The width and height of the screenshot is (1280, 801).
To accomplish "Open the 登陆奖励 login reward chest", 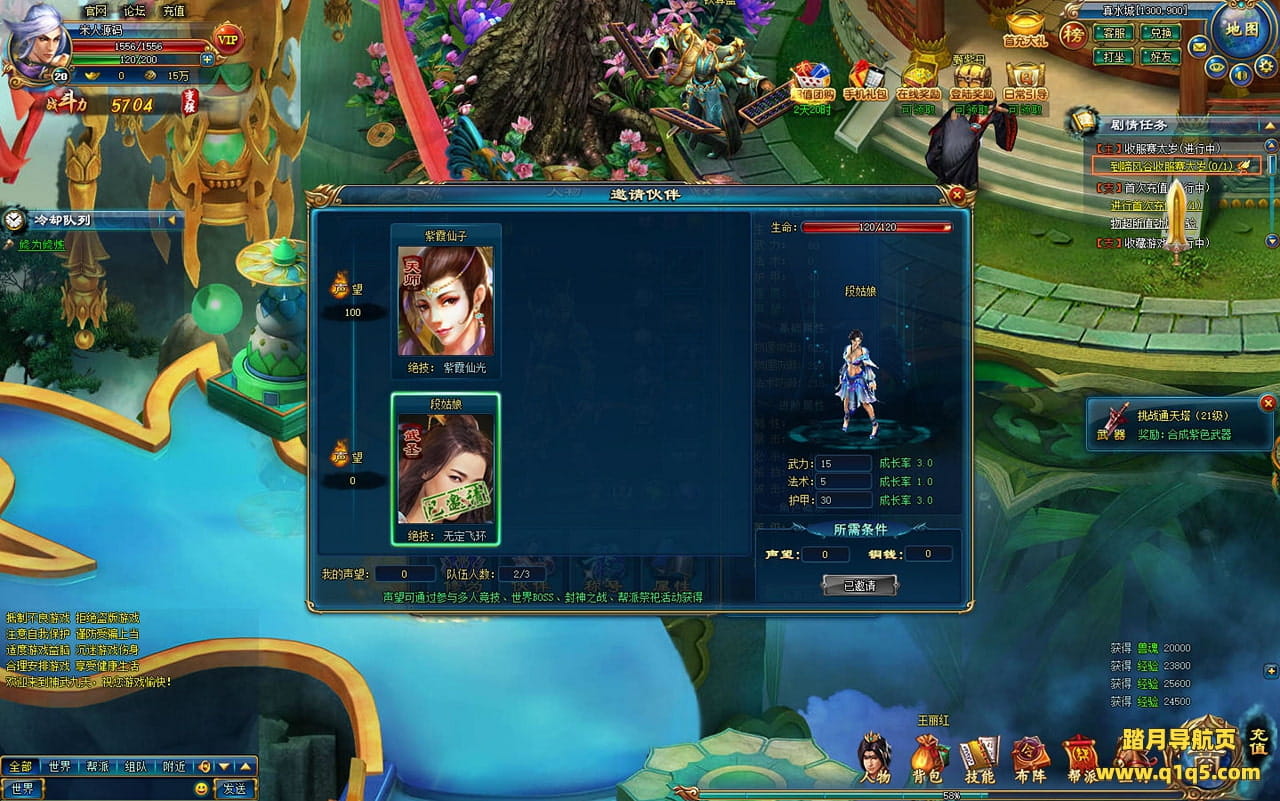I will [972, 82].
